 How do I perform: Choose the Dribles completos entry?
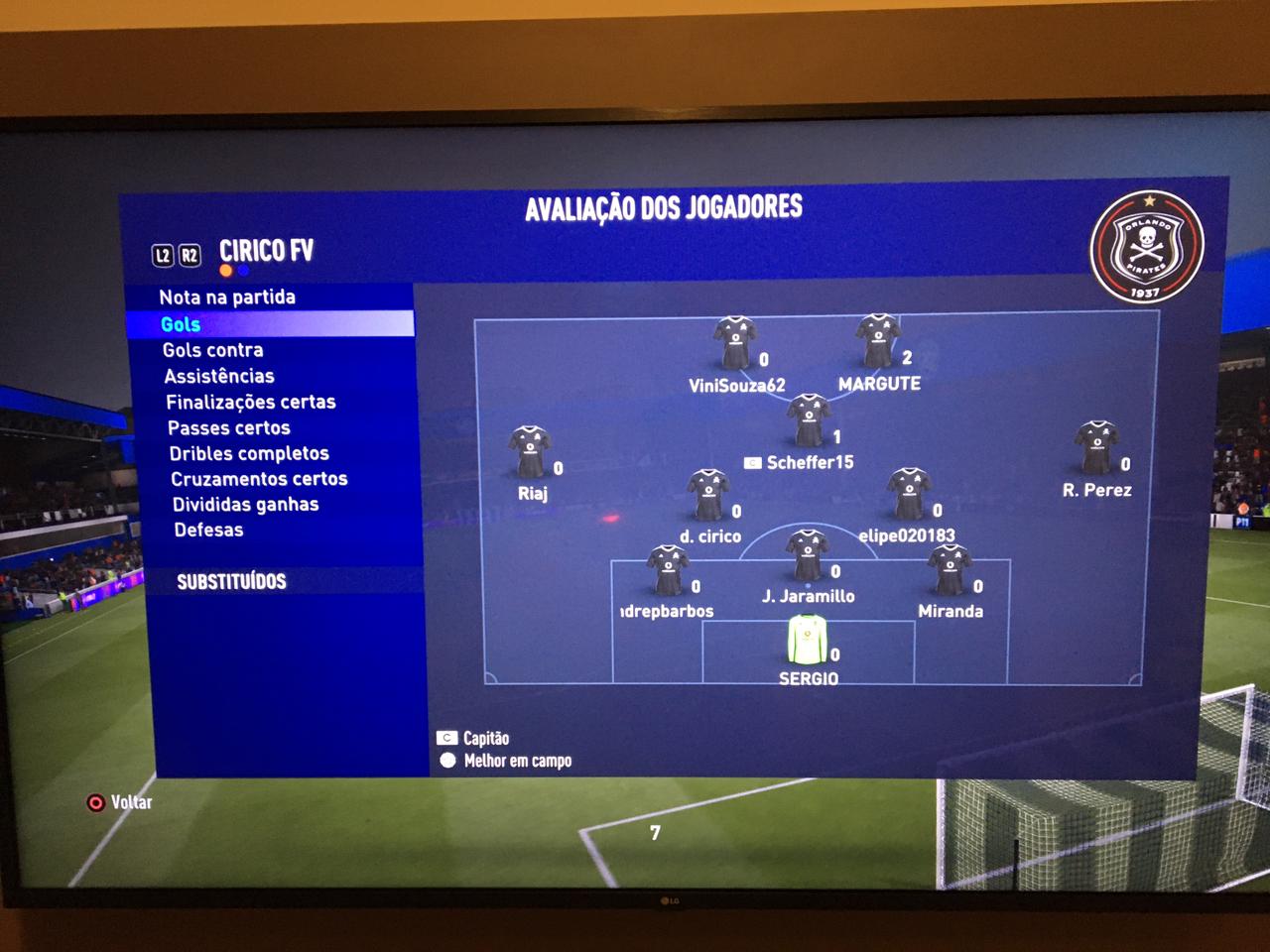tap(249, 453)
